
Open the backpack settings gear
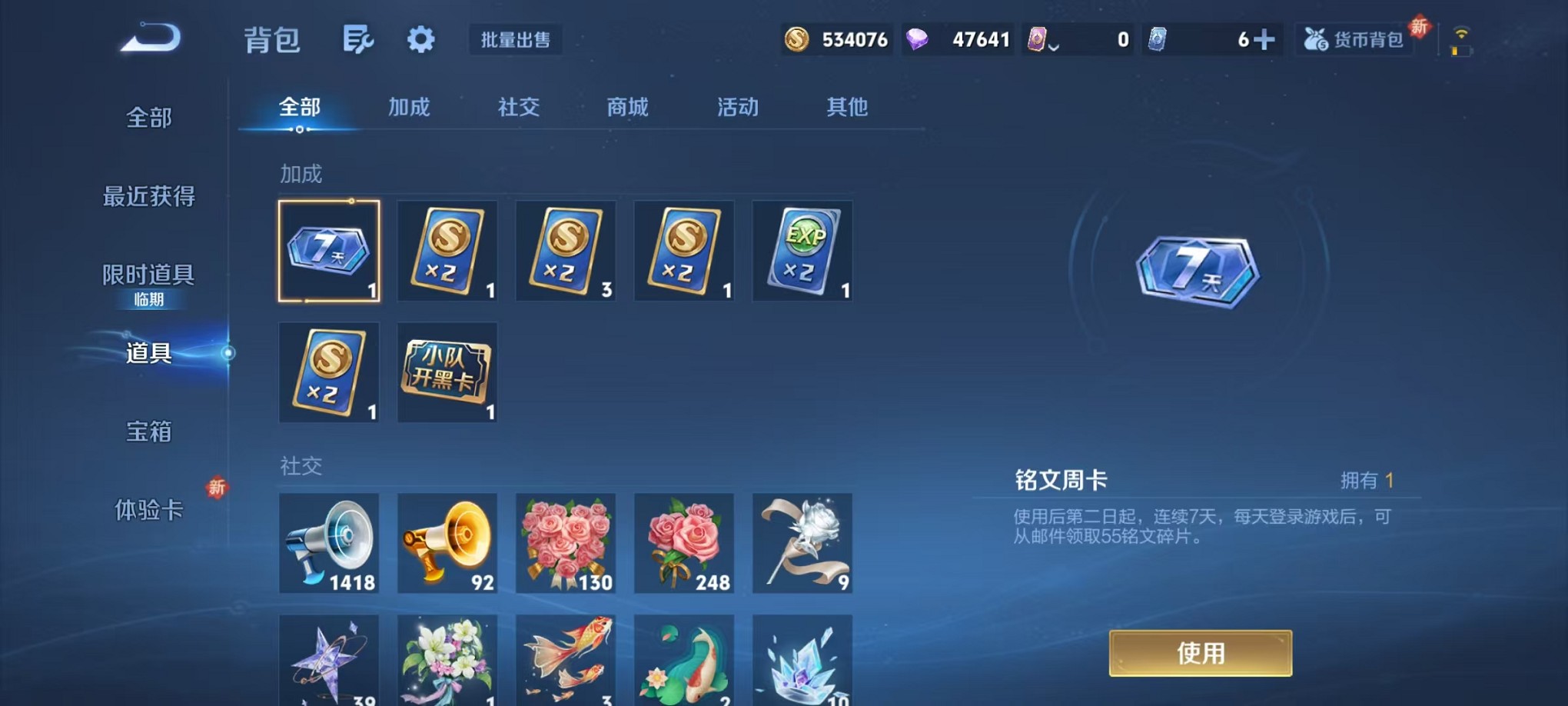[420, 38]
